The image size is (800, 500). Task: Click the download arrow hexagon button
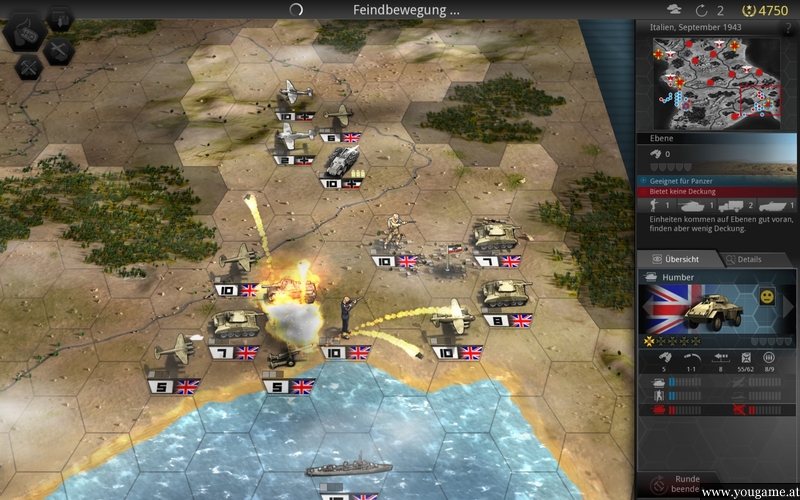59,17
